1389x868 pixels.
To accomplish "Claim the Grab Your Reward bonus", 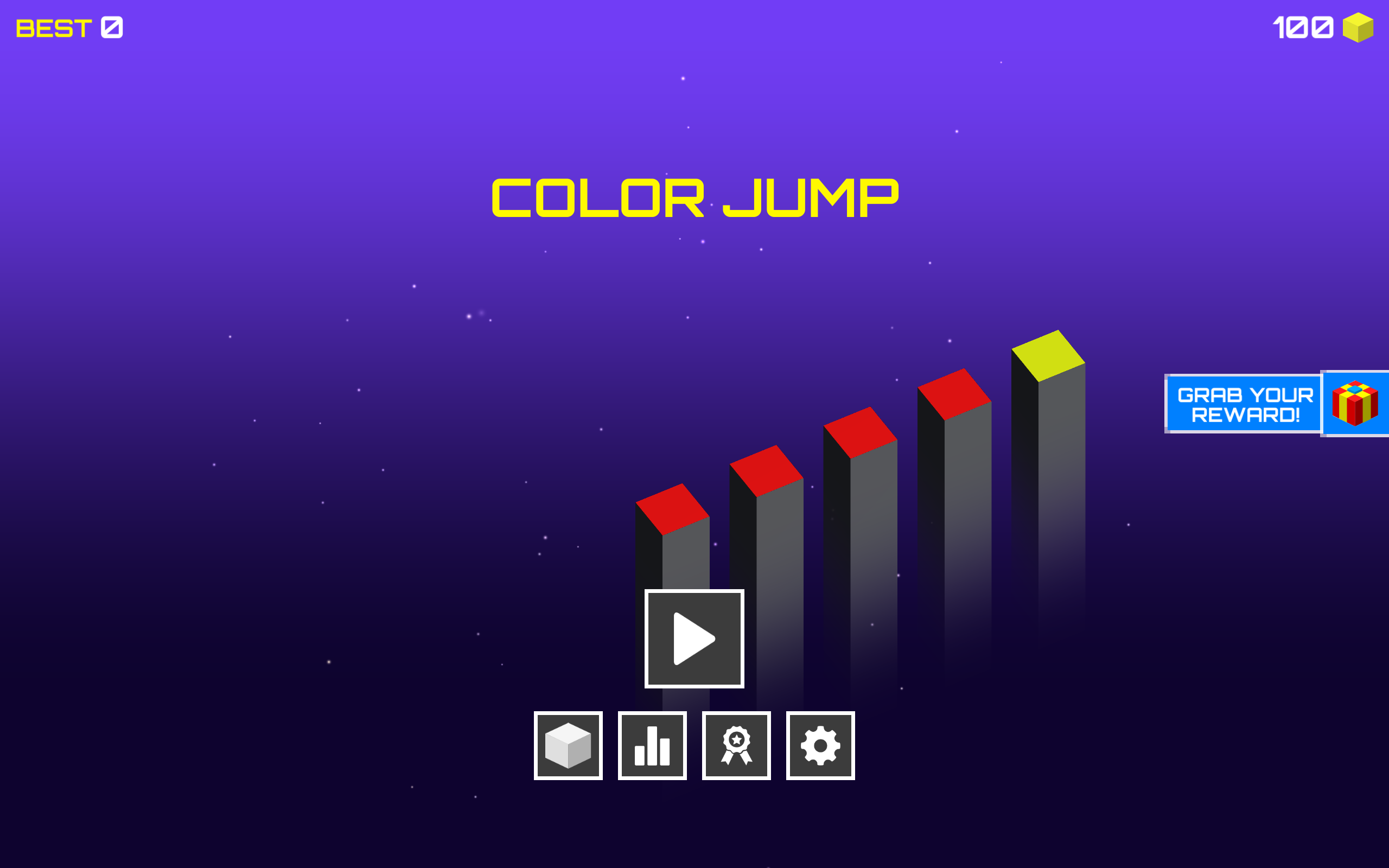I will pyautogui.click(x=1244, y=404).
